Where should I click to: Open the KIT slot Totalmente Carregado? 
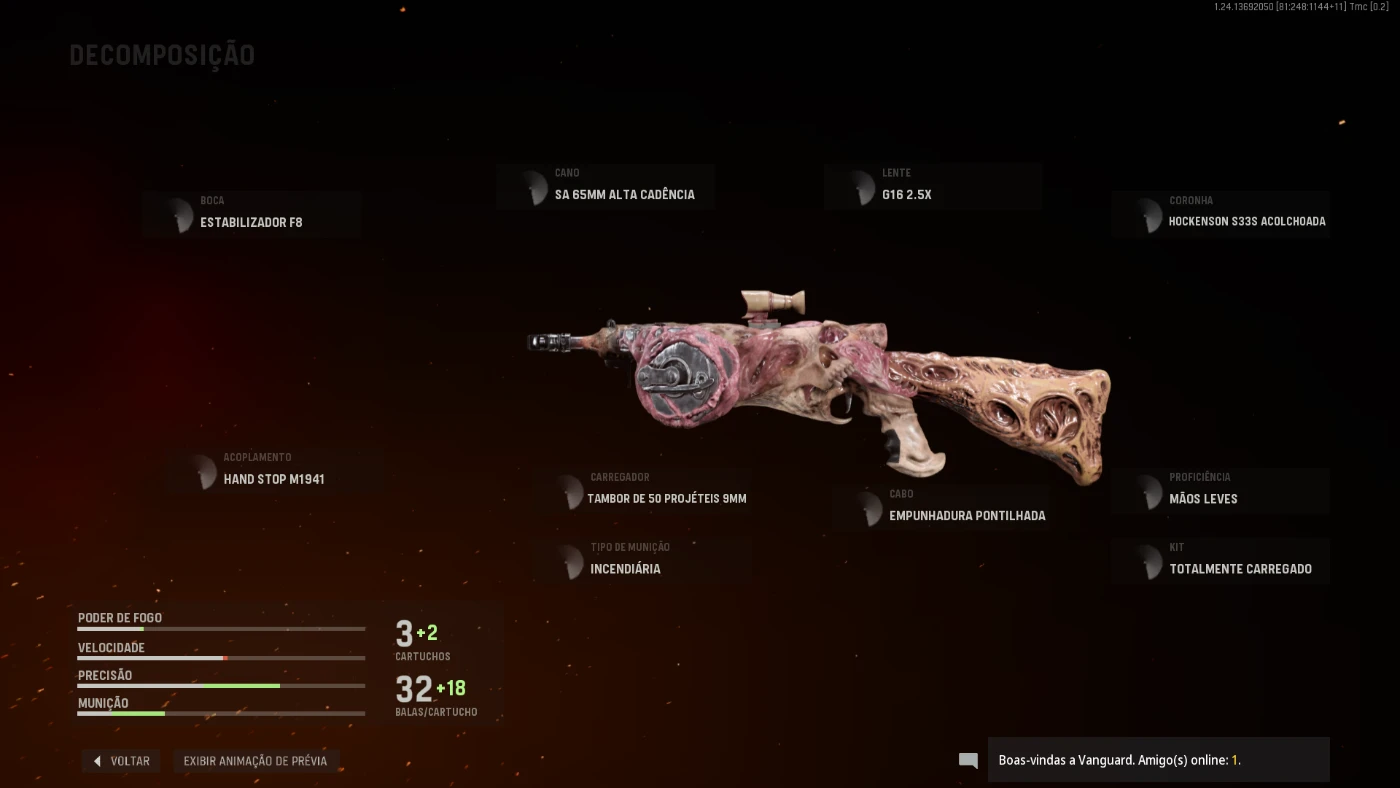(x=1220, y=560)
